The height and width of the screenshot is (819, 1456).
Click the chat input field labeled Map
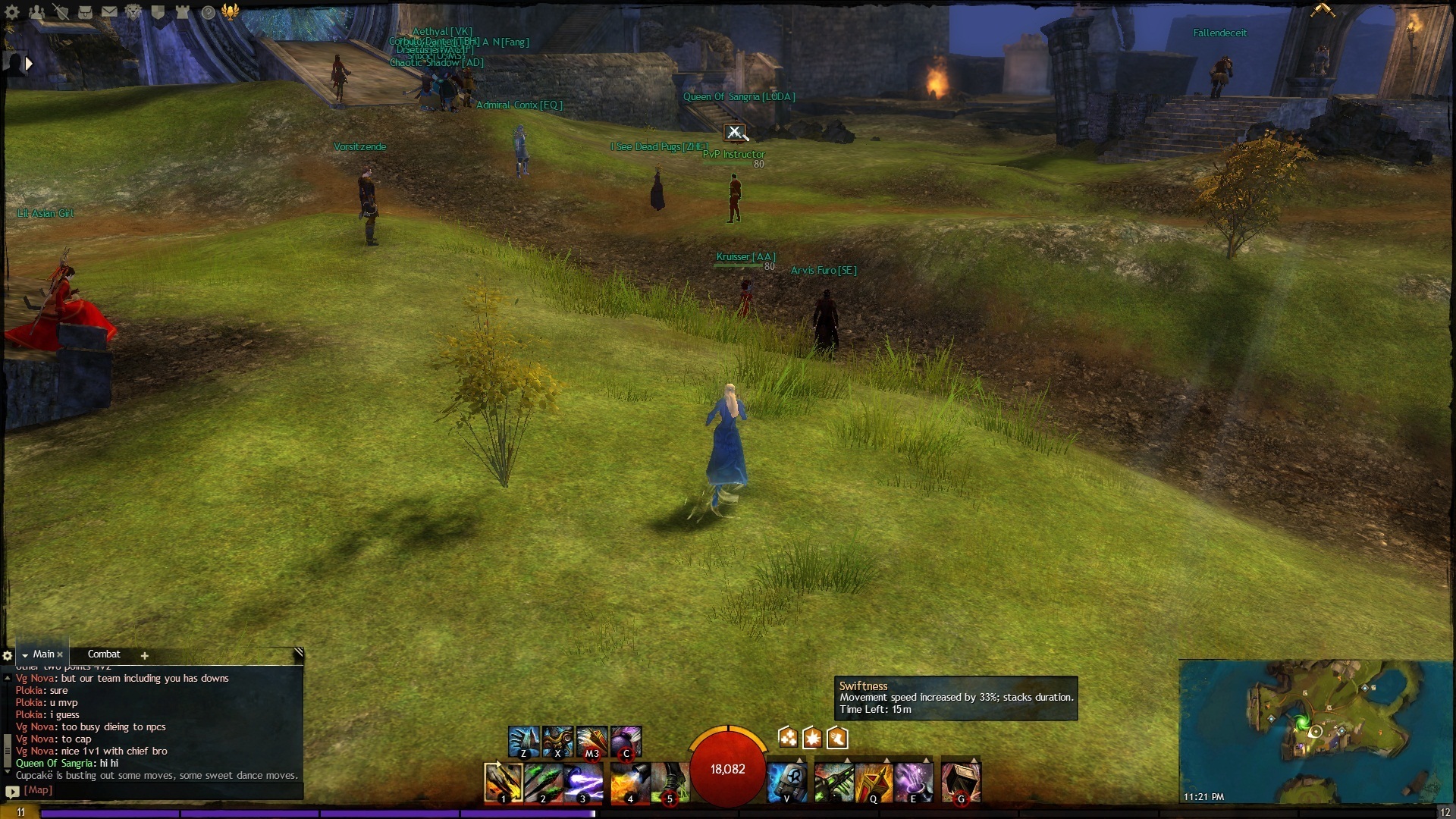[152, 790]
